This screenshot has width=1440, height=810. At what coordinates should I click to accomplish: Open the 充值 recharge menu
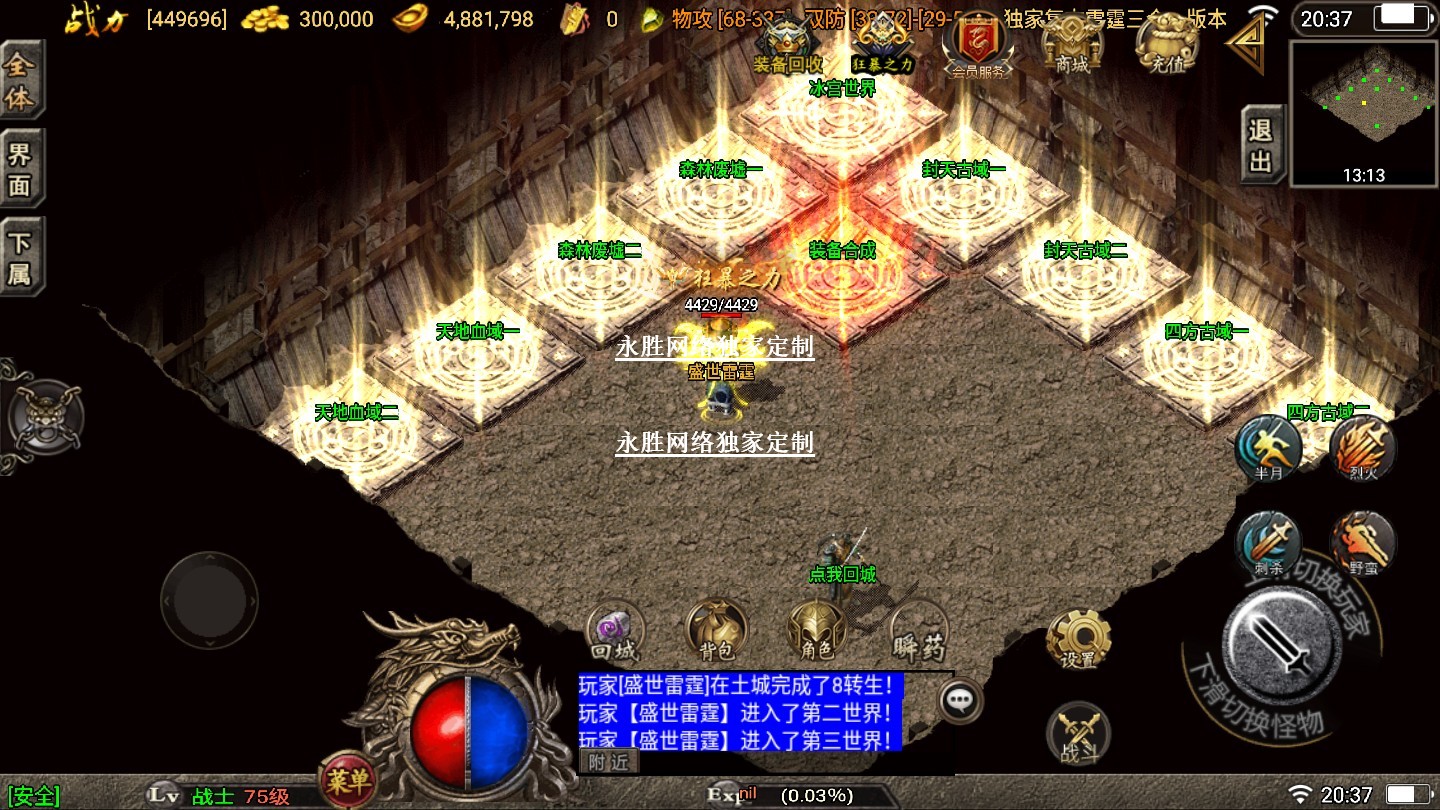pyautogui.click(x=1167, y=45)
